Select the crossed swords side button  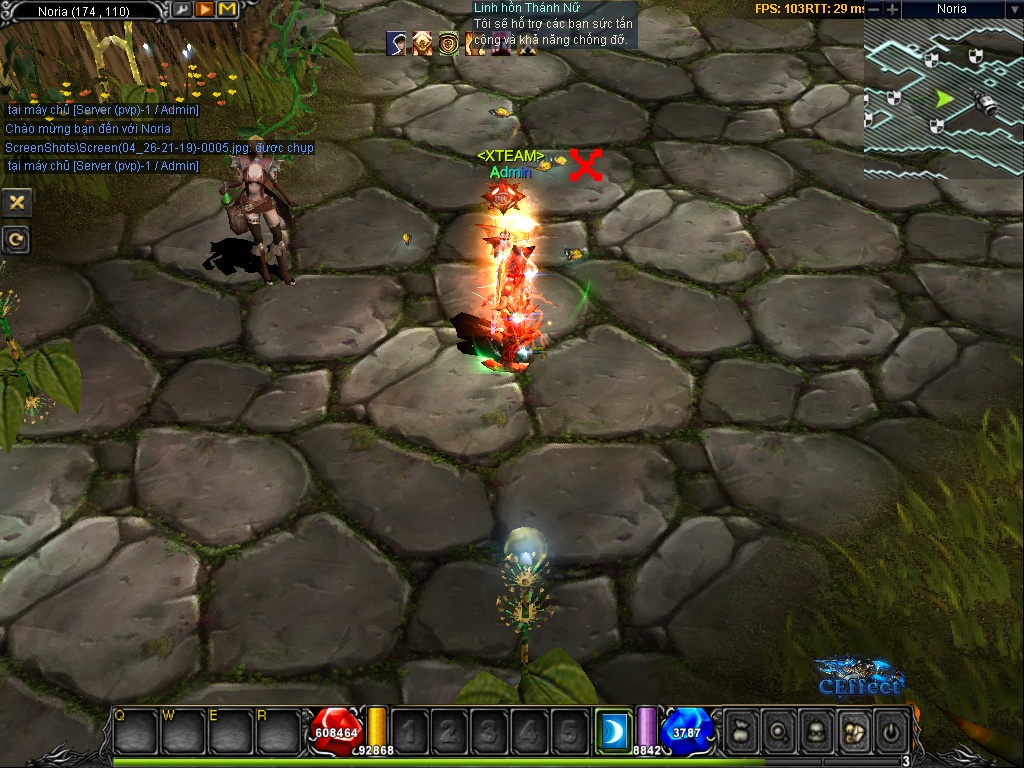point(17,202)
